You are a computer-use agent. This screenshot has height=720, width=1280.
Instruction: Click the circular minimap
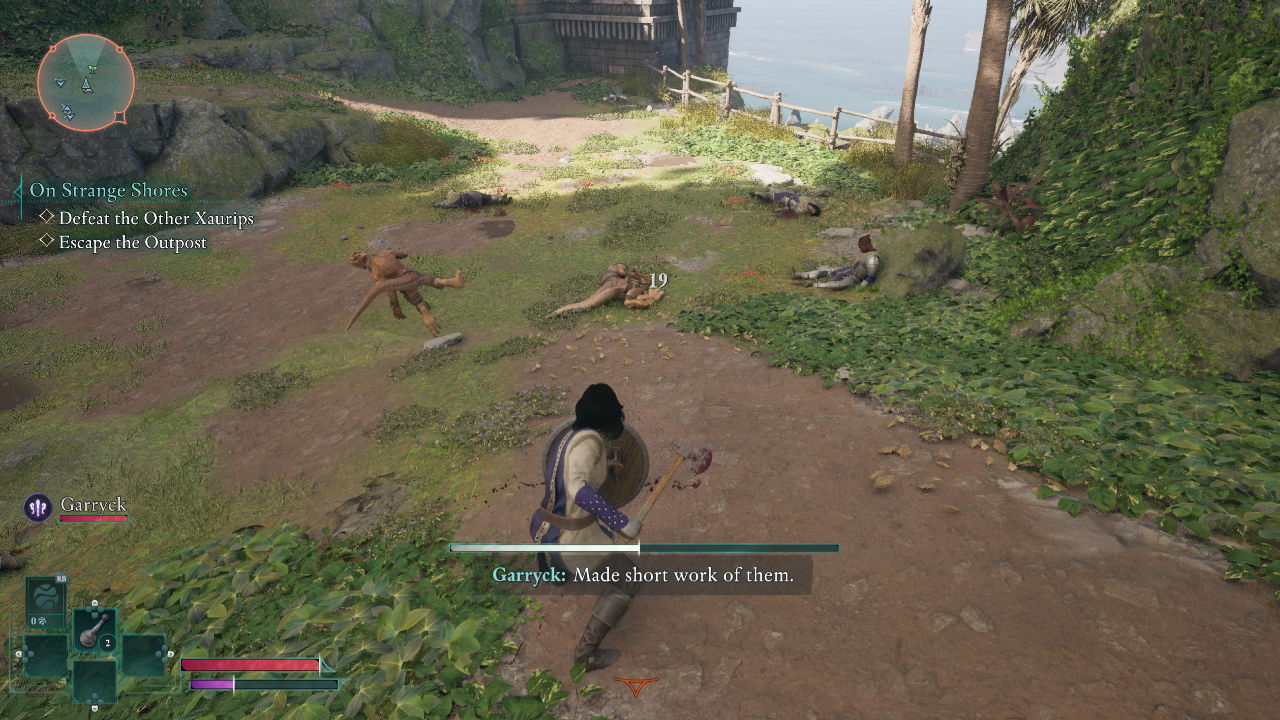86,83
